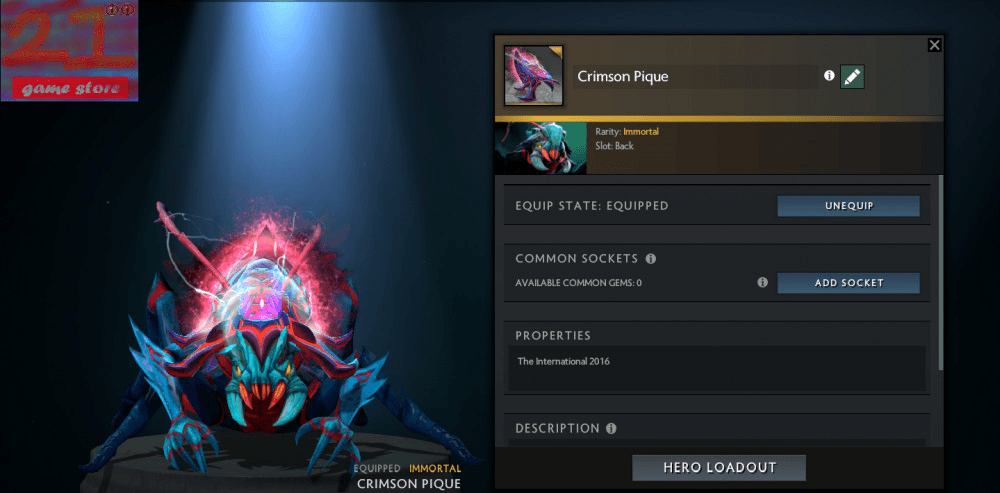Open the Hero Loadout screen
This screenshot has height=493, width=1000.
click(718, 468)
